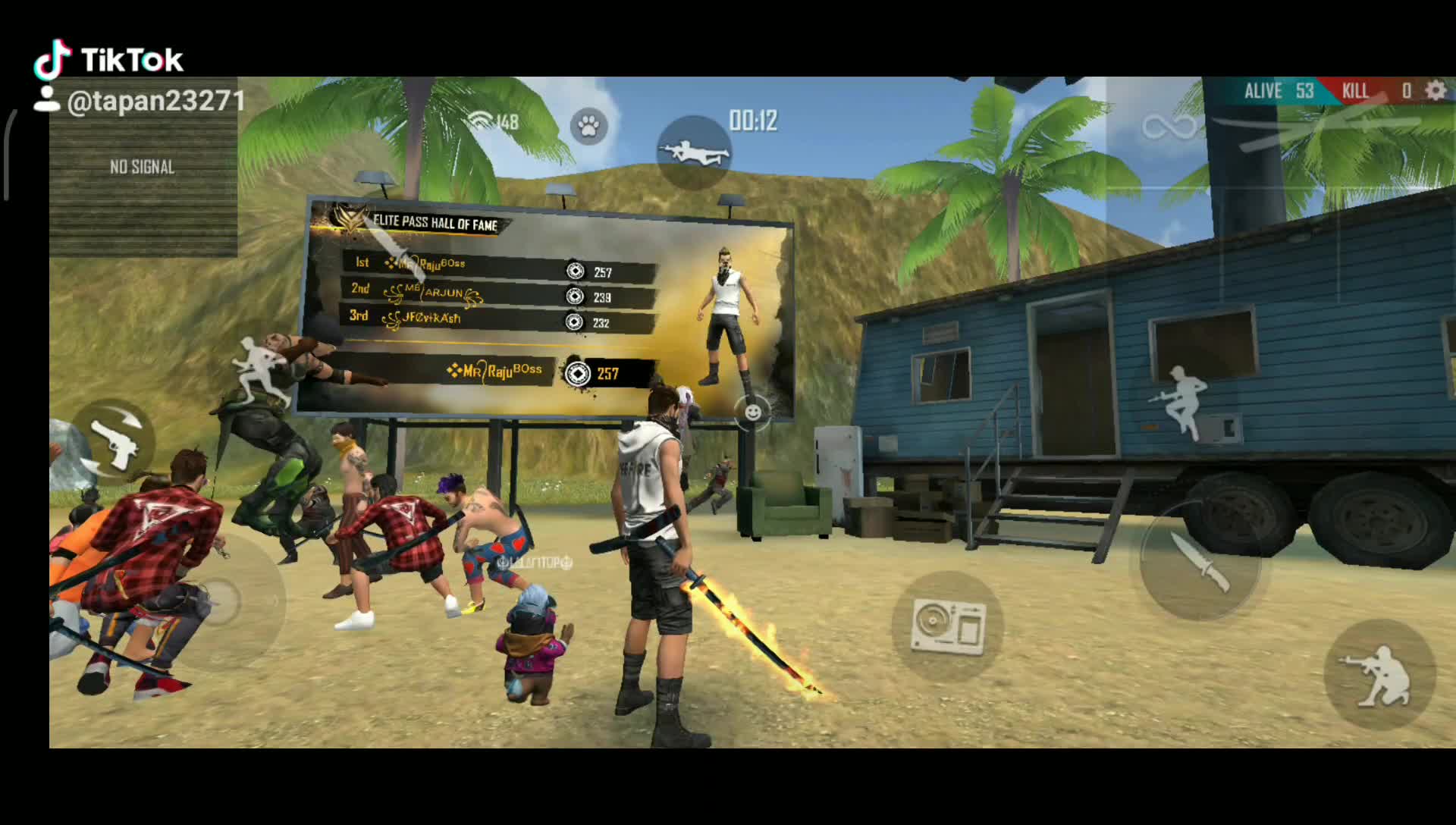This screenshot has width=1456, height=825.
Task: Crouch using the kneeling soldier button
Action: click(1379, 675)
